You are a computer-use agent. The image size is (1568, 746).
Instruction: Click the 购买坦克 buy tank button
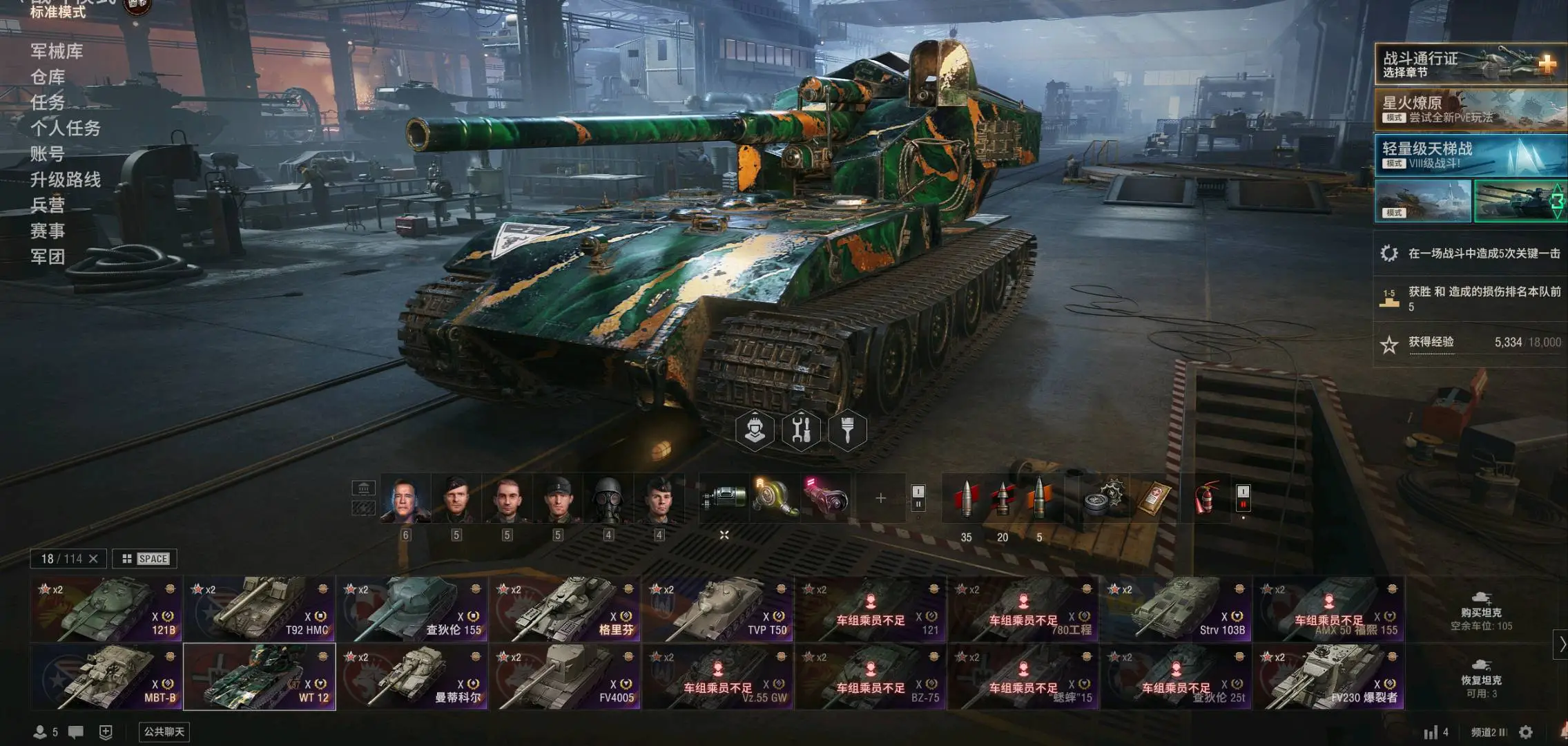click(1481, 611)
